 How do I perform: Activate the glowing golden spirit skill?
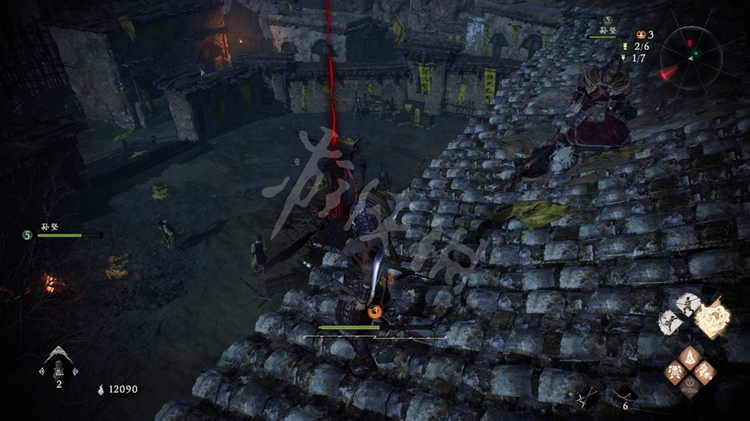click(713, 319)
